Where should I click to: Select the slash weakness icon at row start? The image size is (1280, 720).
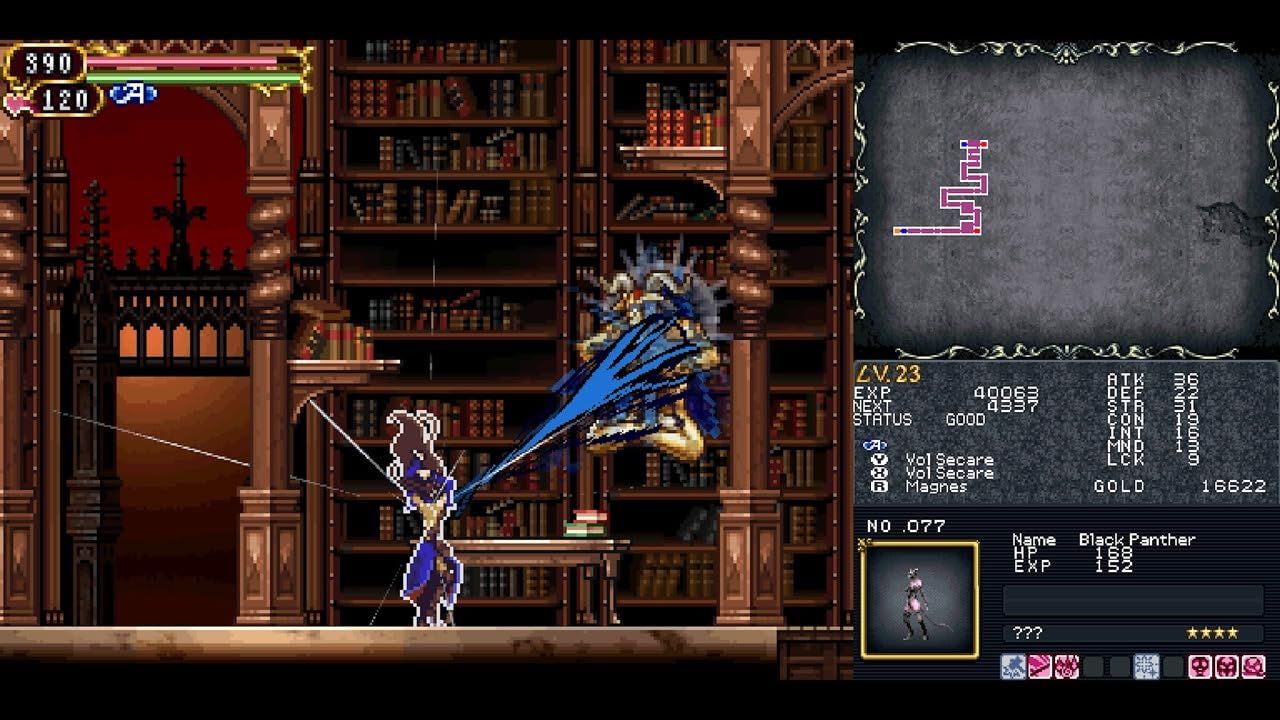pos(1038,665)
